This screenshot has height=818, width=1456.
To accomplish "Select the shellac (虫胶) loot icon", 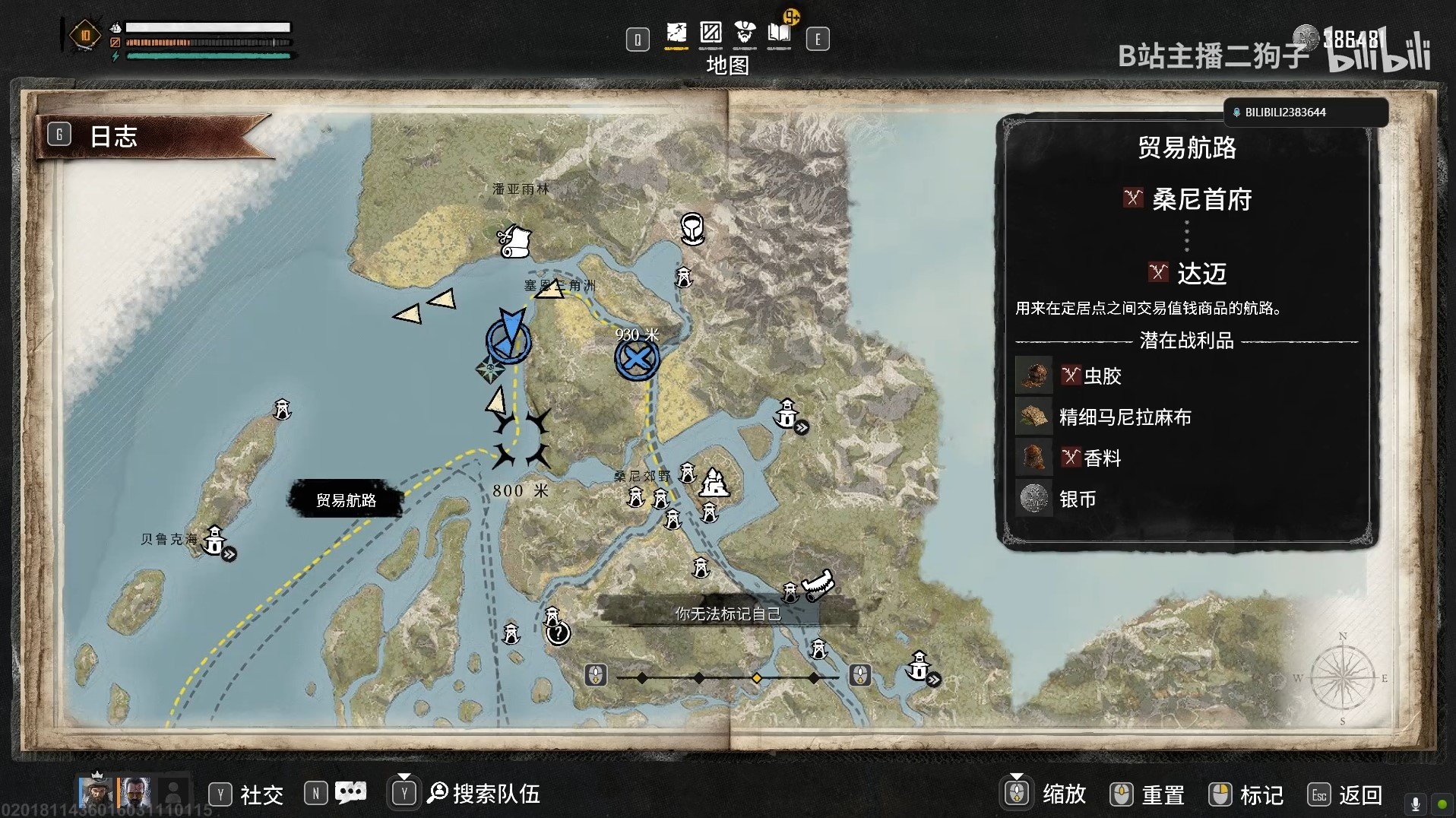I will 1033,375.
